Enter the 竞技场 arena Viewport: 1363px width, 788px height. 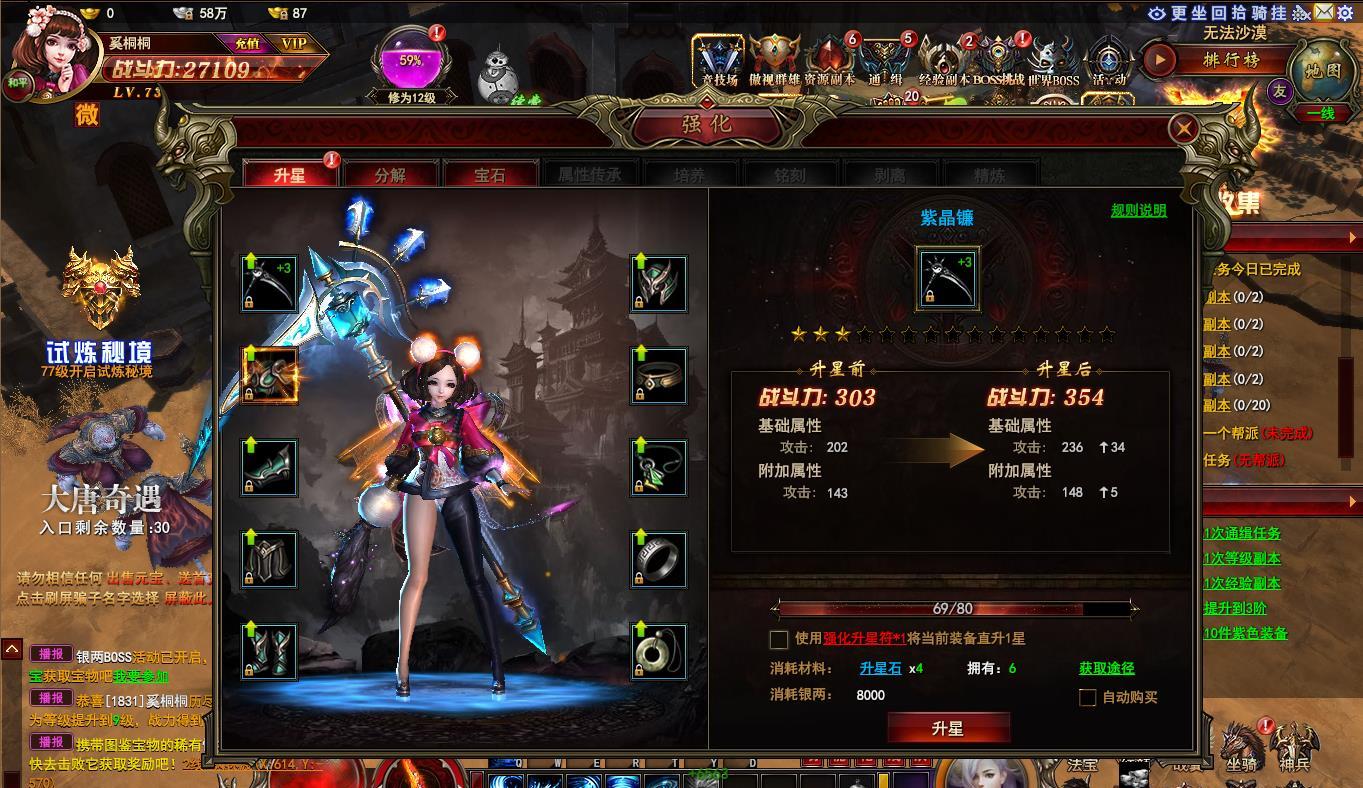(719, 62)
